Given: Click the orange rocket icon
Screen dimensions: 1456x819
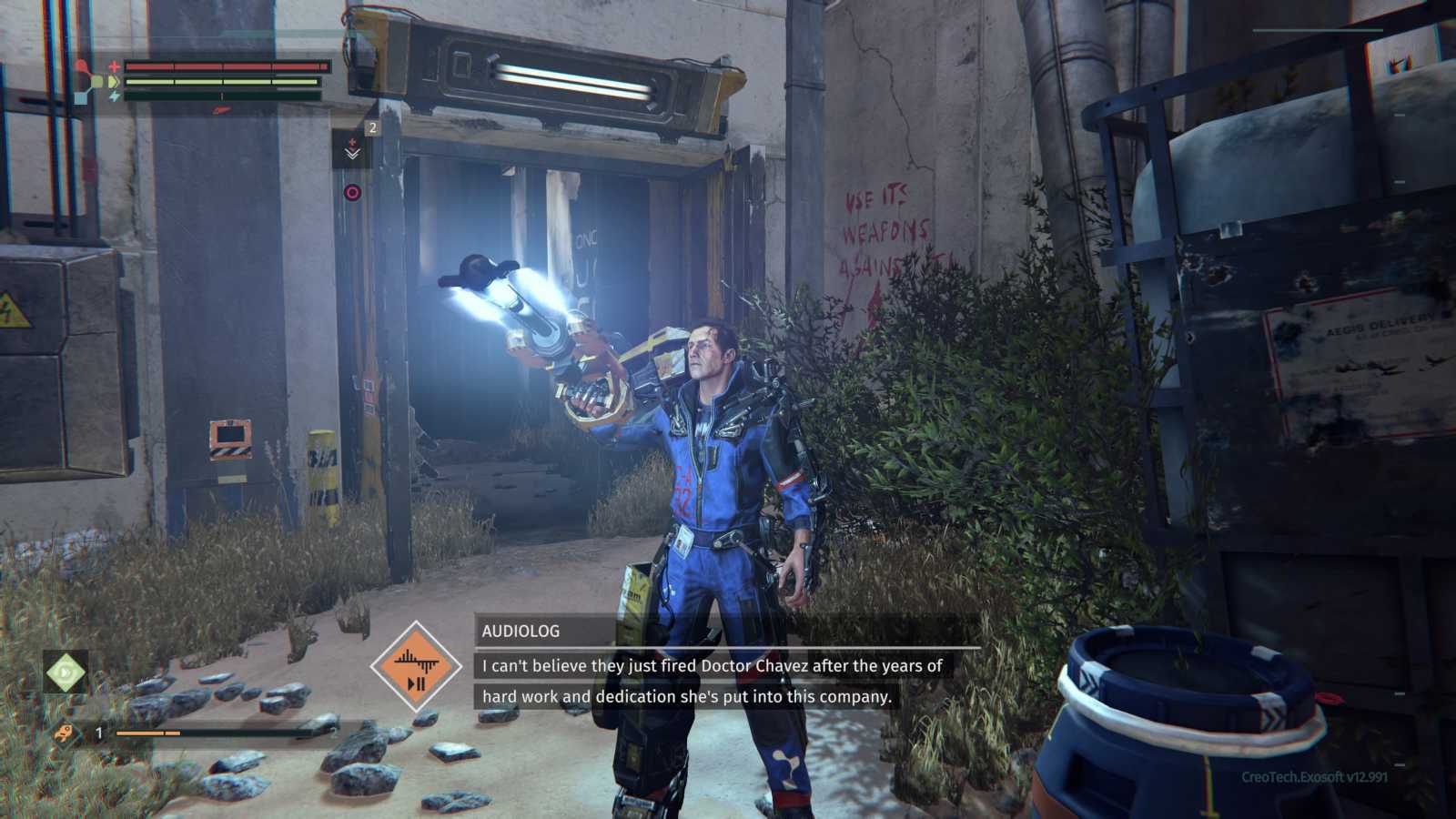Looking at the screenshot, I should point(66,733).
